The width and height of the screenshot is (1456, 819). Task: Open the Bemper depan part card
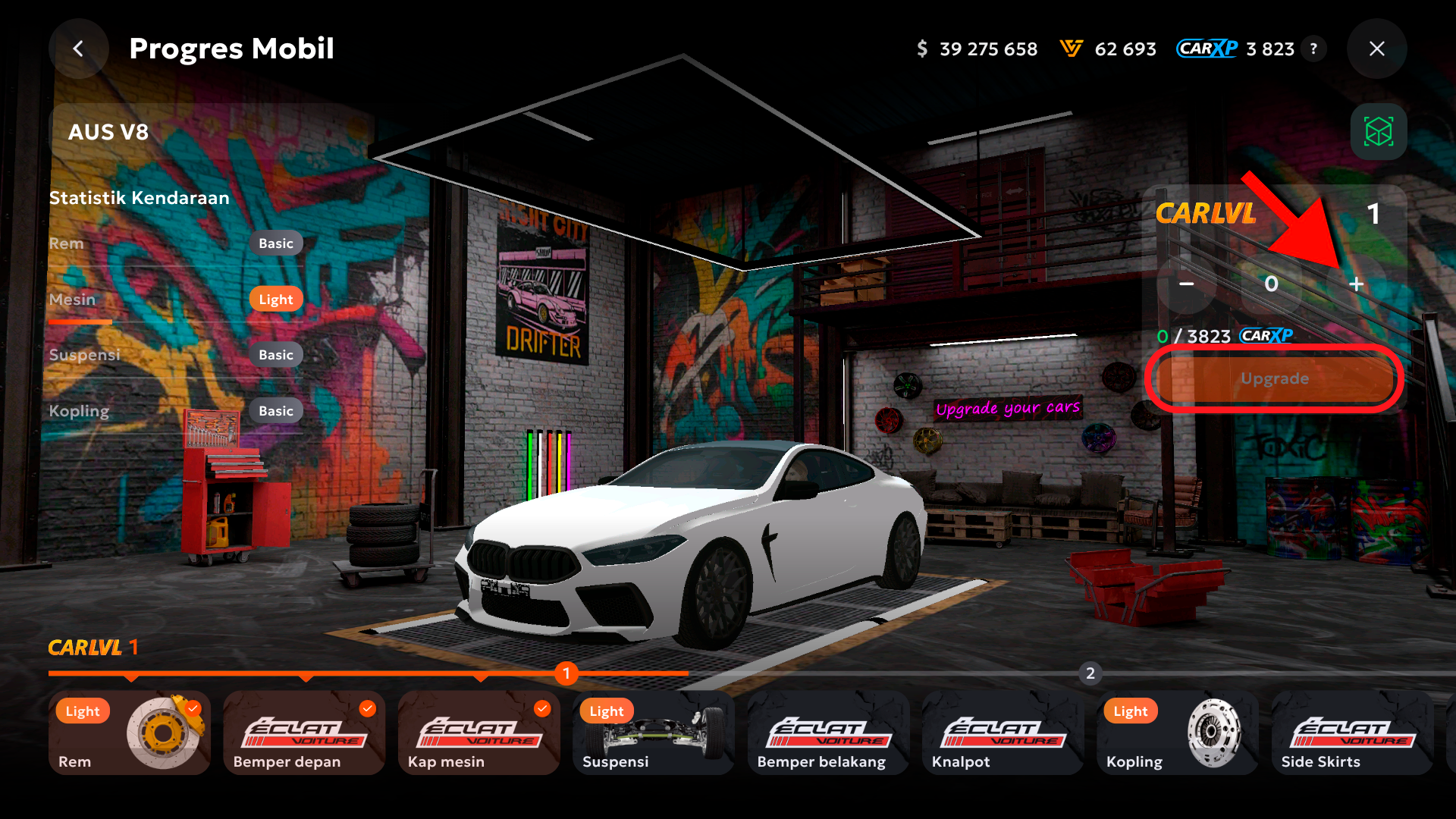click(x=304, y=733)
